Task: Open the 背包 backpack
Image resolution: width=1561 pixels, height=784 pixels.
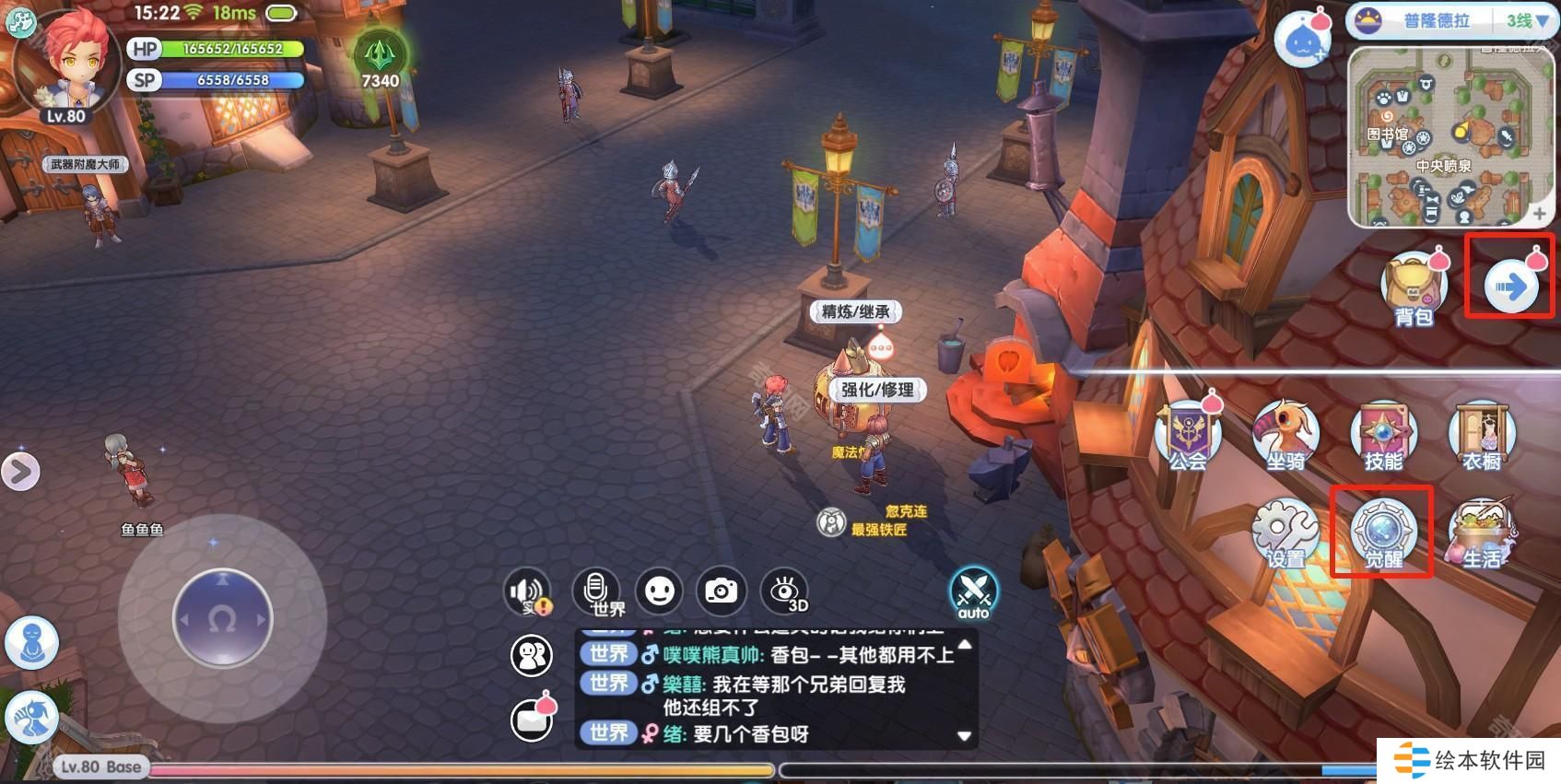Action: click(x=1412, y=287)
